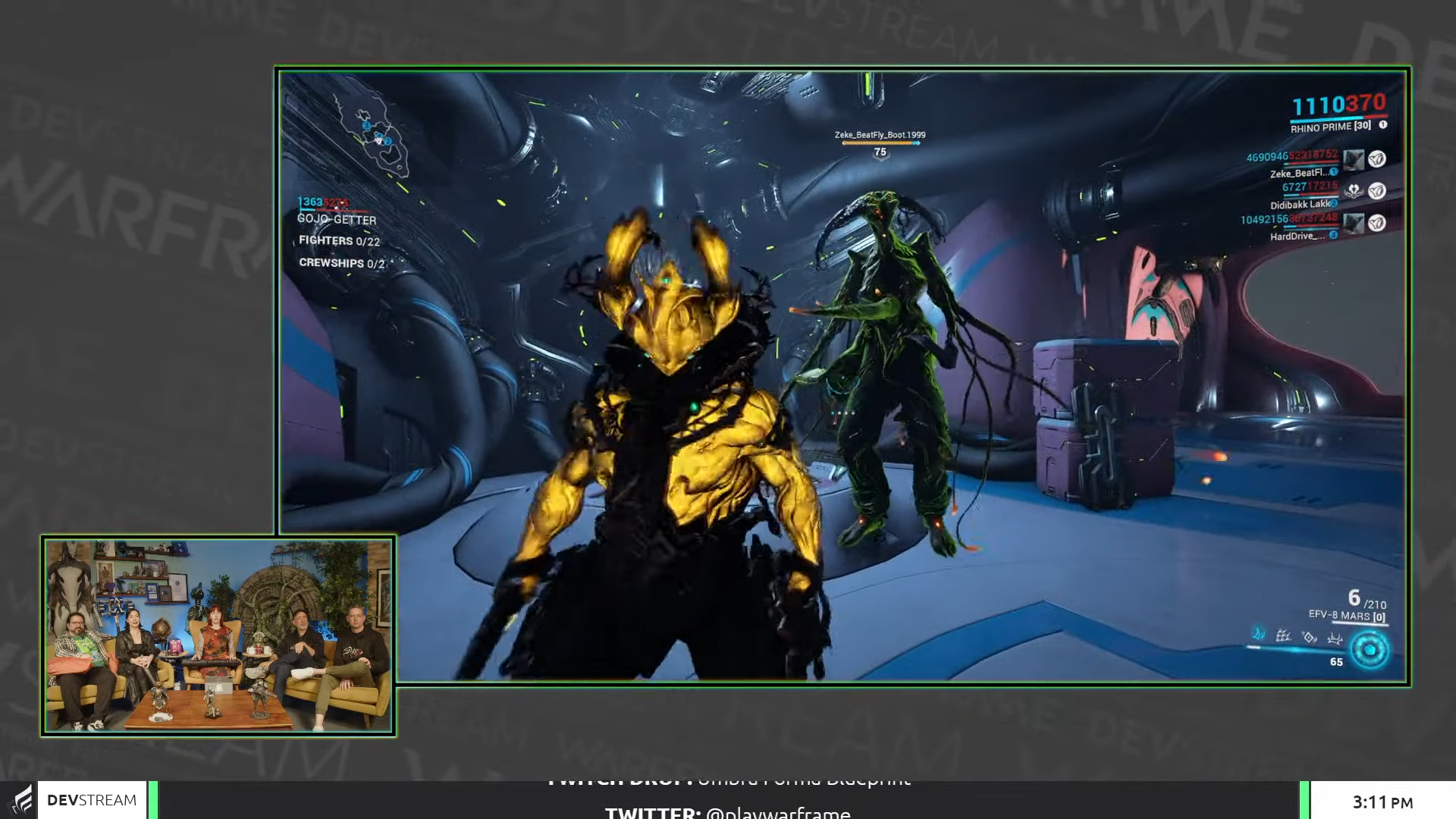Image resolution: width=1456 pixels, height=819 pixels.
Task: Select Didibakk Lakk's clan emblem icon
Action: coord(1354,191)
